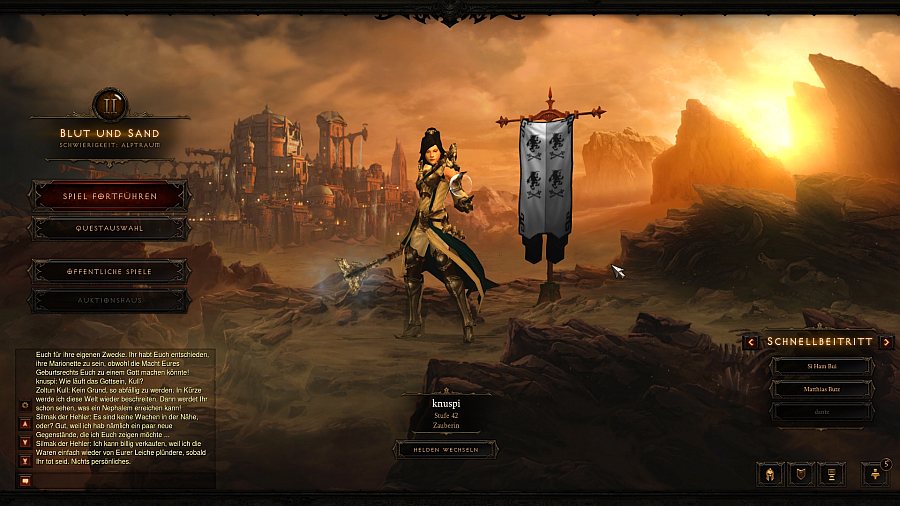Click the Spiel Fortführen button
Screen dimensions: 900x506
(x=110, y=196)
